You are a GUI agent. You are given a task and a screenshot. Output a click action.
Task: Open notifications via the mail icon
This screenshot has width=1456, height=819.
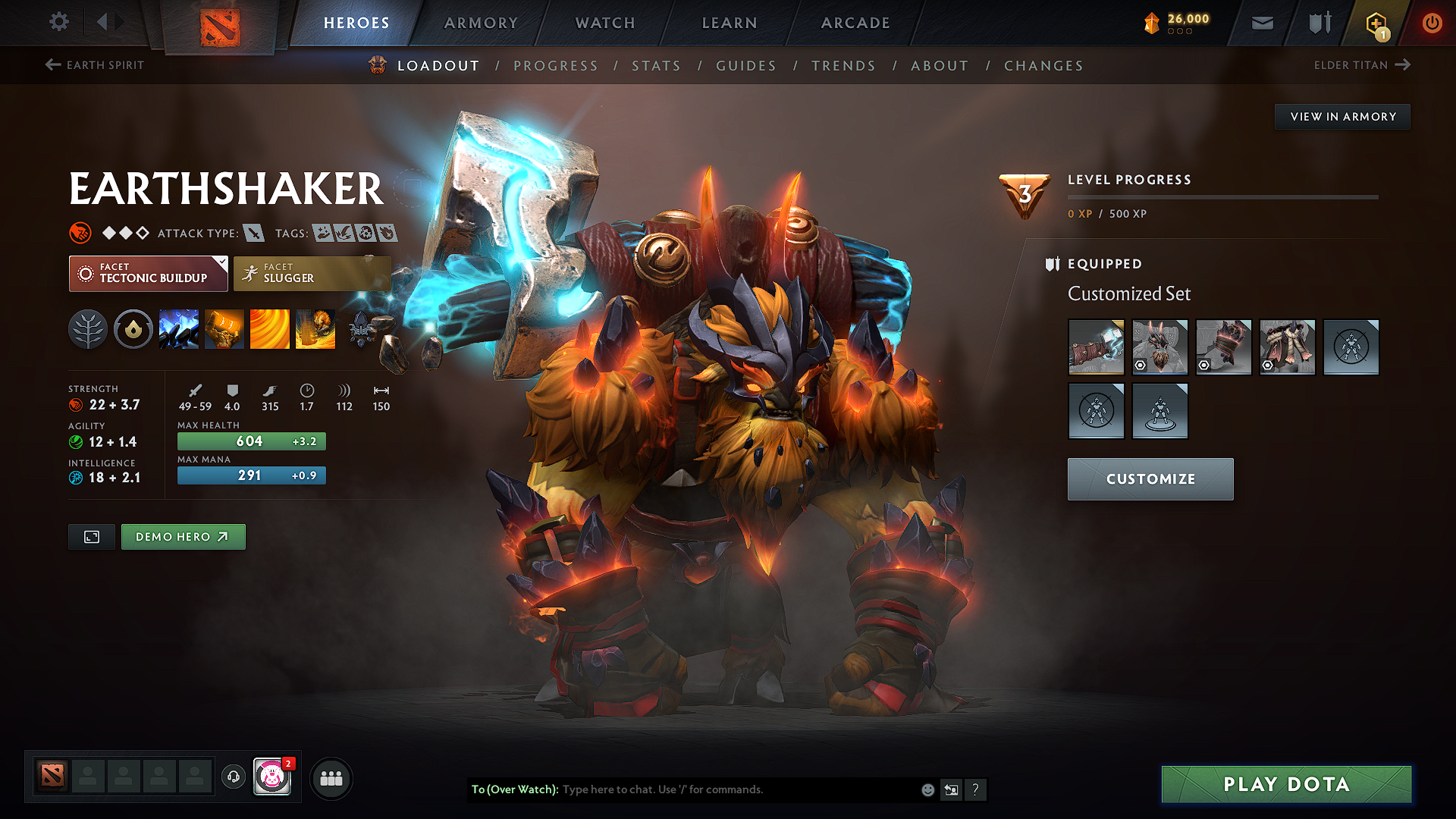(1262, 23)
